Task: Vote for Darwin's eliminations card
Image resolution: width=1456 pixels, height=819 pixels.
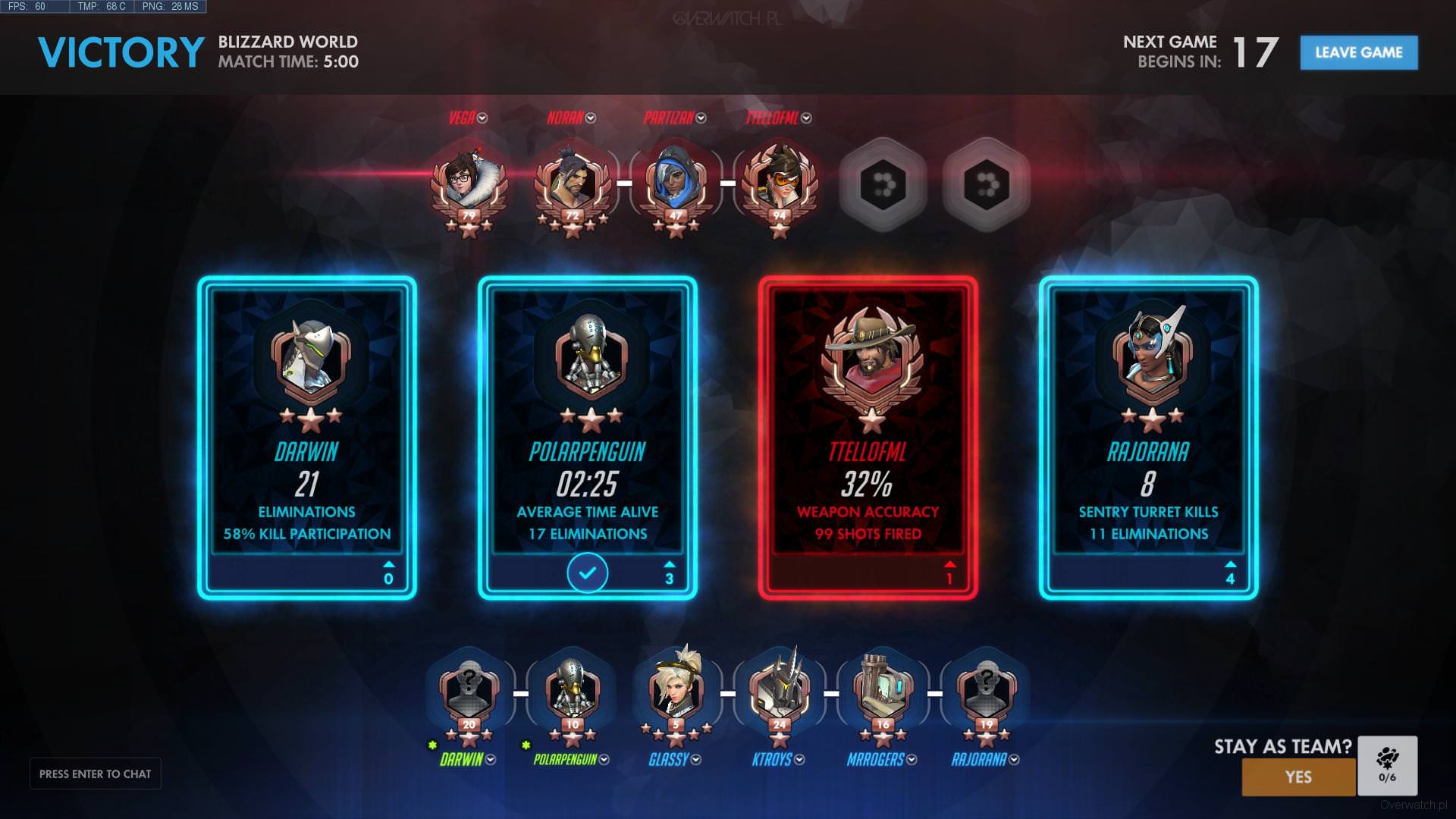Action: [307, 438]
